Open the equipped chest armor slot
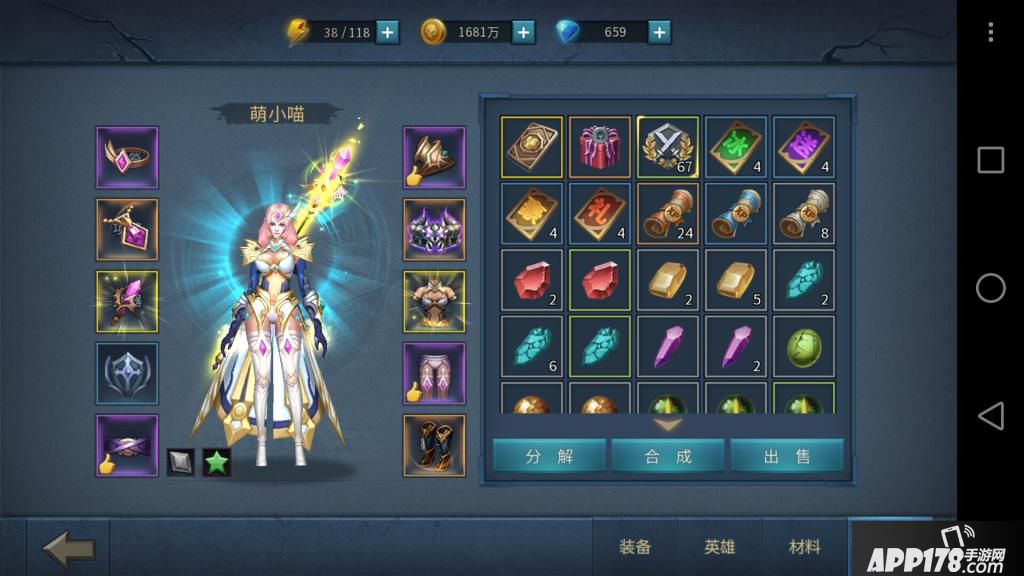 [x=434, y=301]
